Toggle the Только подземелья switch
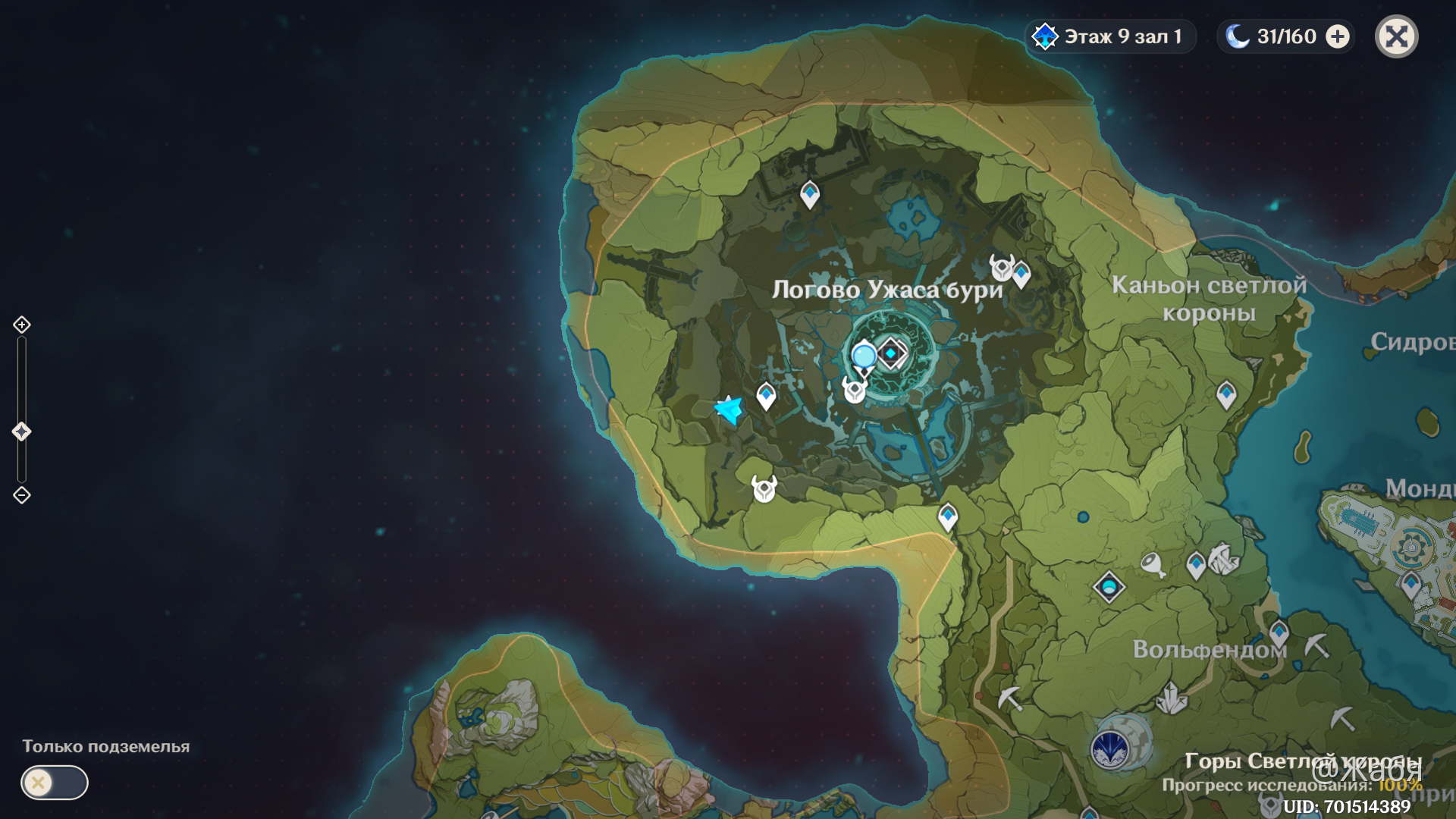 [54, 782]
